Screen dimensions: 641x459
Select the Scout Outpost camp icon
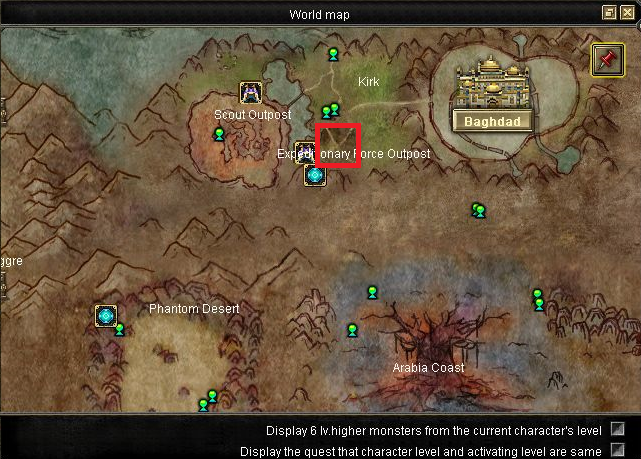point(251,93)
